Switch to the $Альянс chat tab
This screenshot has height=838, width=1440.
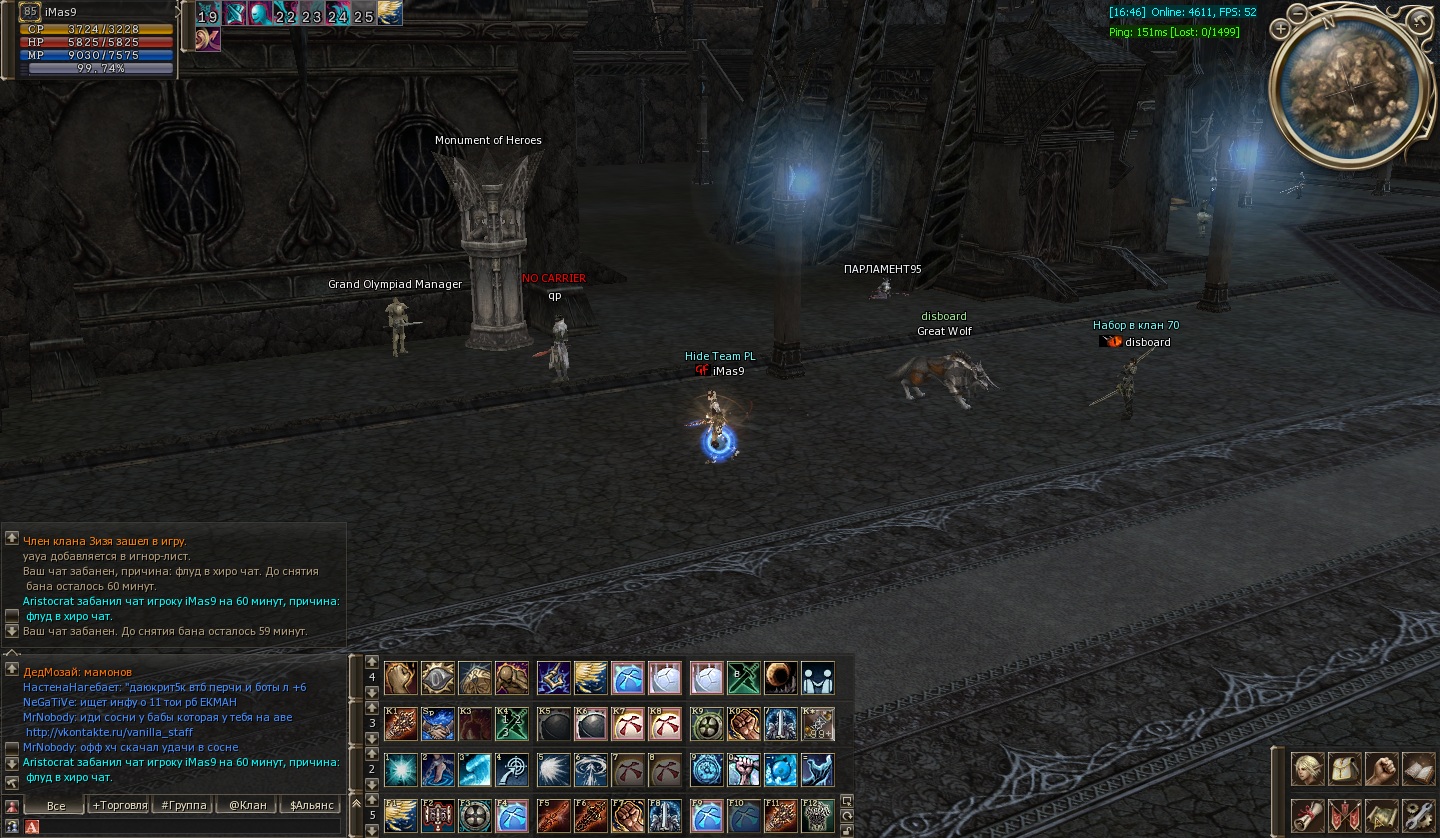click(310, 805)
